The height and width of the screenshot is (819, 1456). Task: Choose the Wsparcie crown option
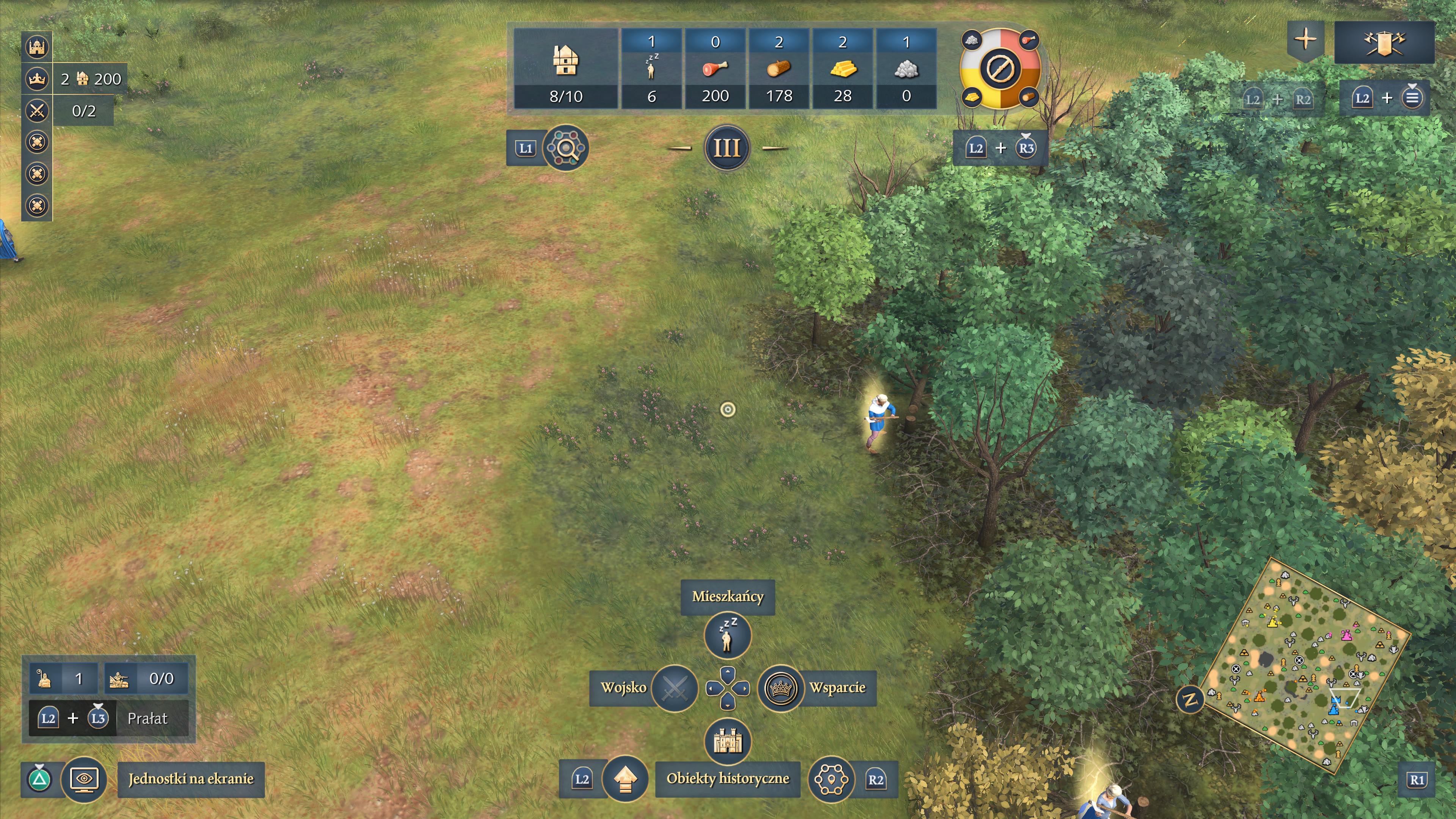pyautogui.click(x=781, y=688)
